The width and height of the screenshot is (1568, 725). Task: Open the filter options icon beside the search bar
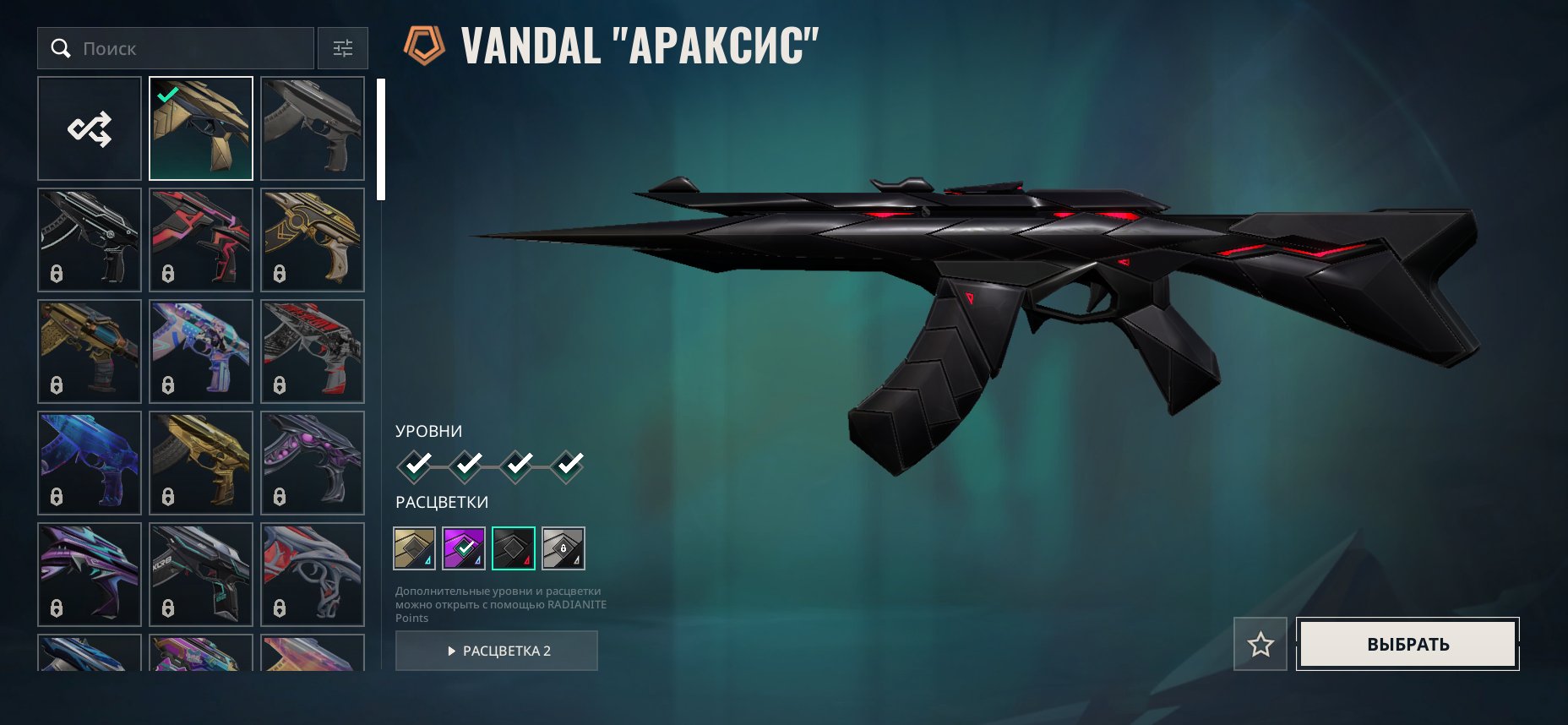(x=342, y=49)
